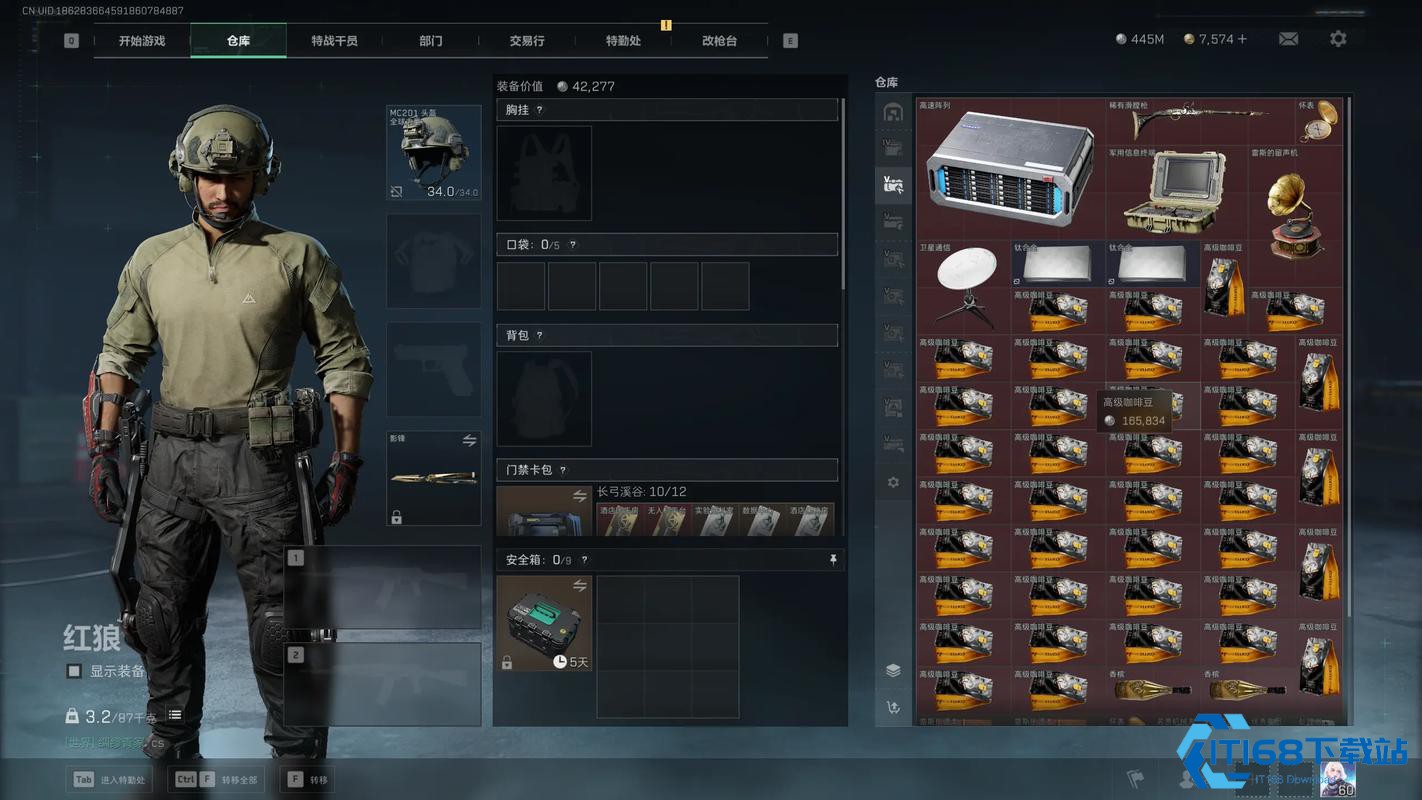
Task: Select the 特勤处 tab
Action: click(623, 41)
